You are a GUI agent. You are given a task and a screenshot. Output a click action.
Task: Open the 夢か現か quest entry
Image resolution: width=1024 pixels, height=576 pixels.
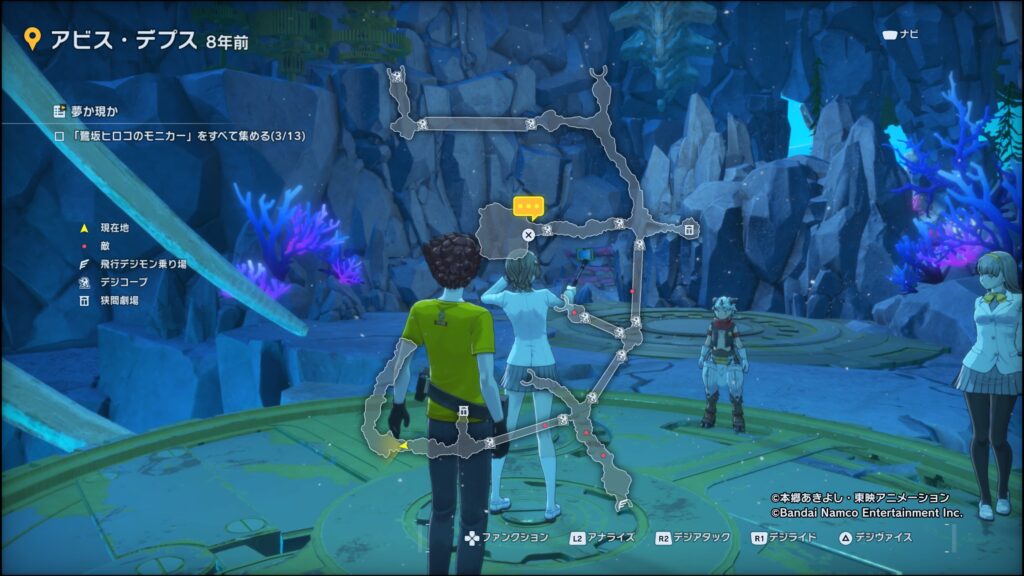[88, 111]
